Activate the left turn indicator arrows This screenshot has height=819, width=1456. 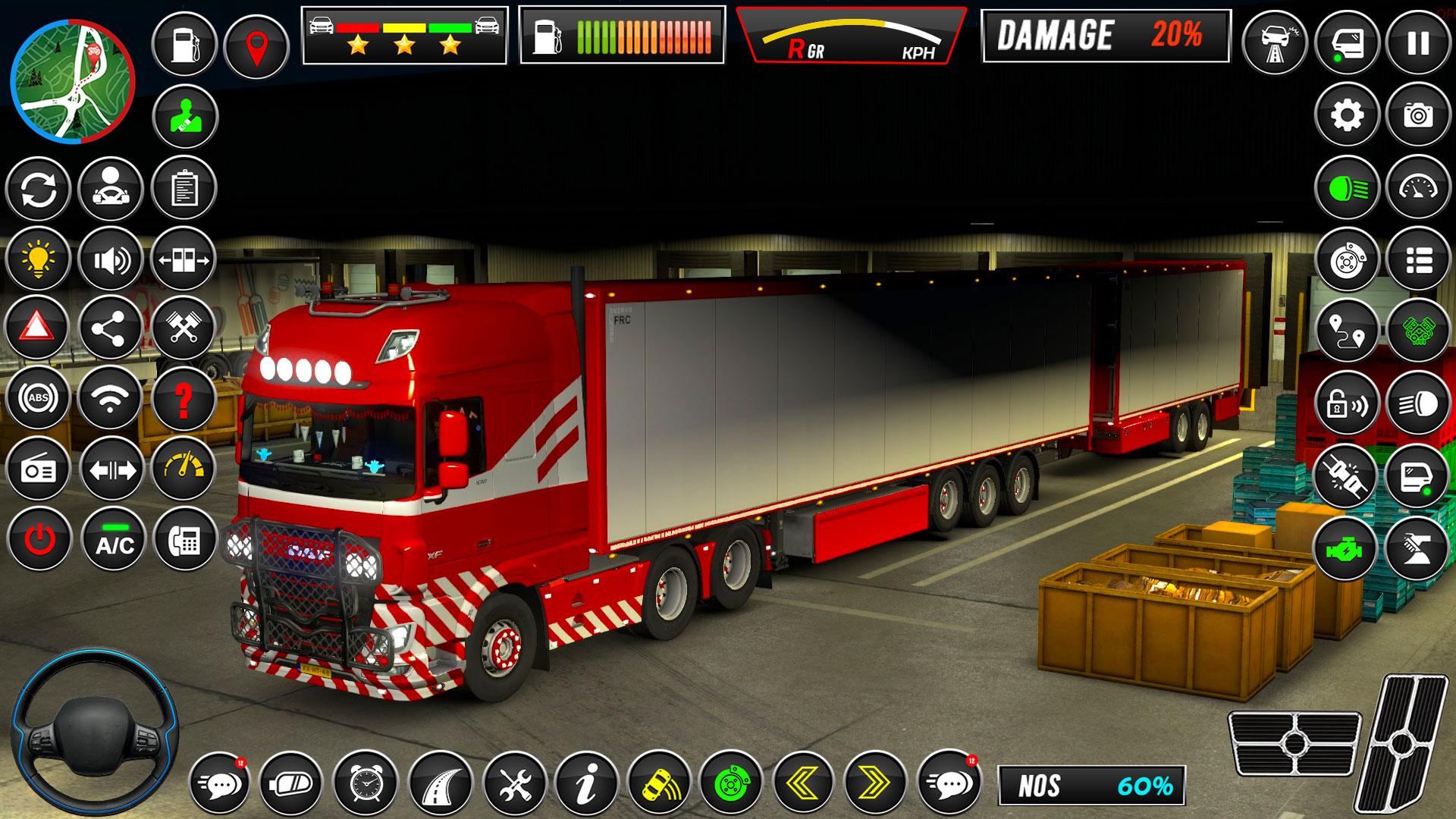coord(804,781)
